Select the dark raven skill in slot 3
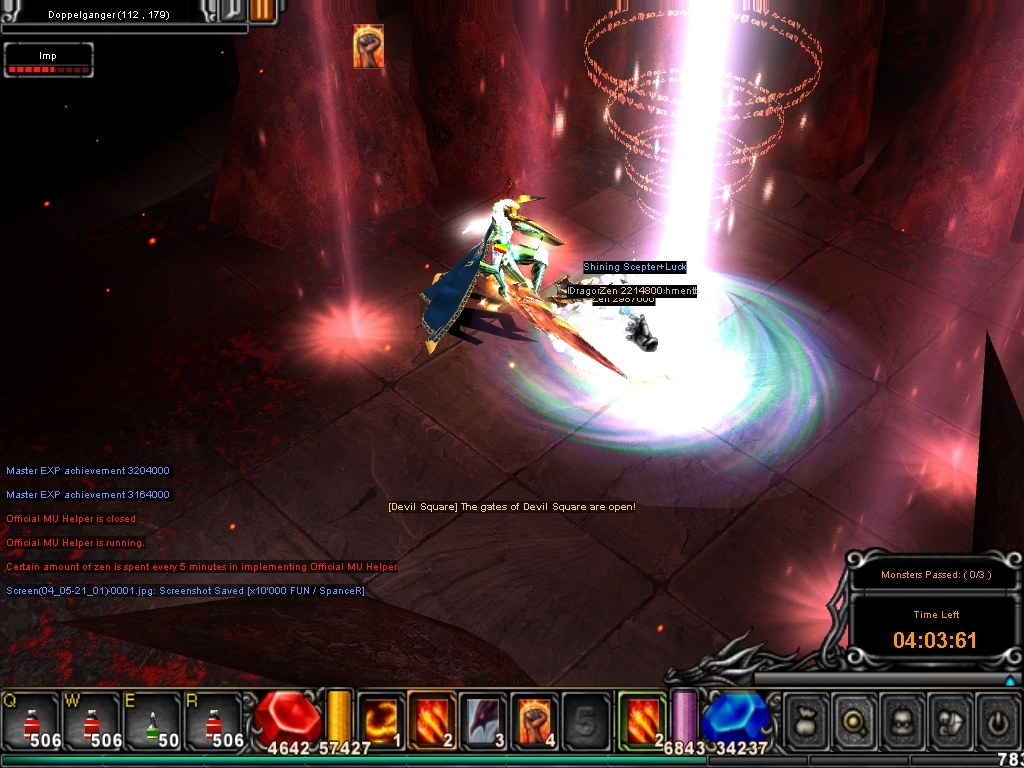 484,720
